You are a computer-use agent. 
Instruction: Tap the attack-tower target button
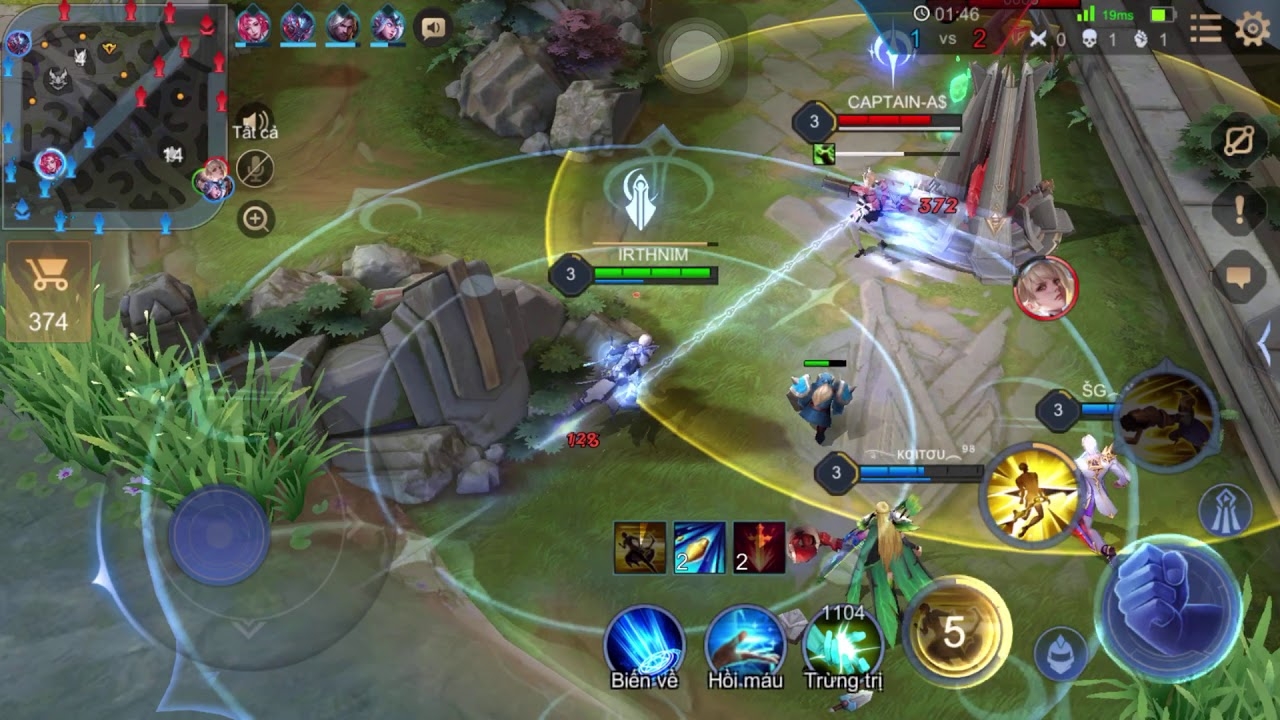[1226, 507]
